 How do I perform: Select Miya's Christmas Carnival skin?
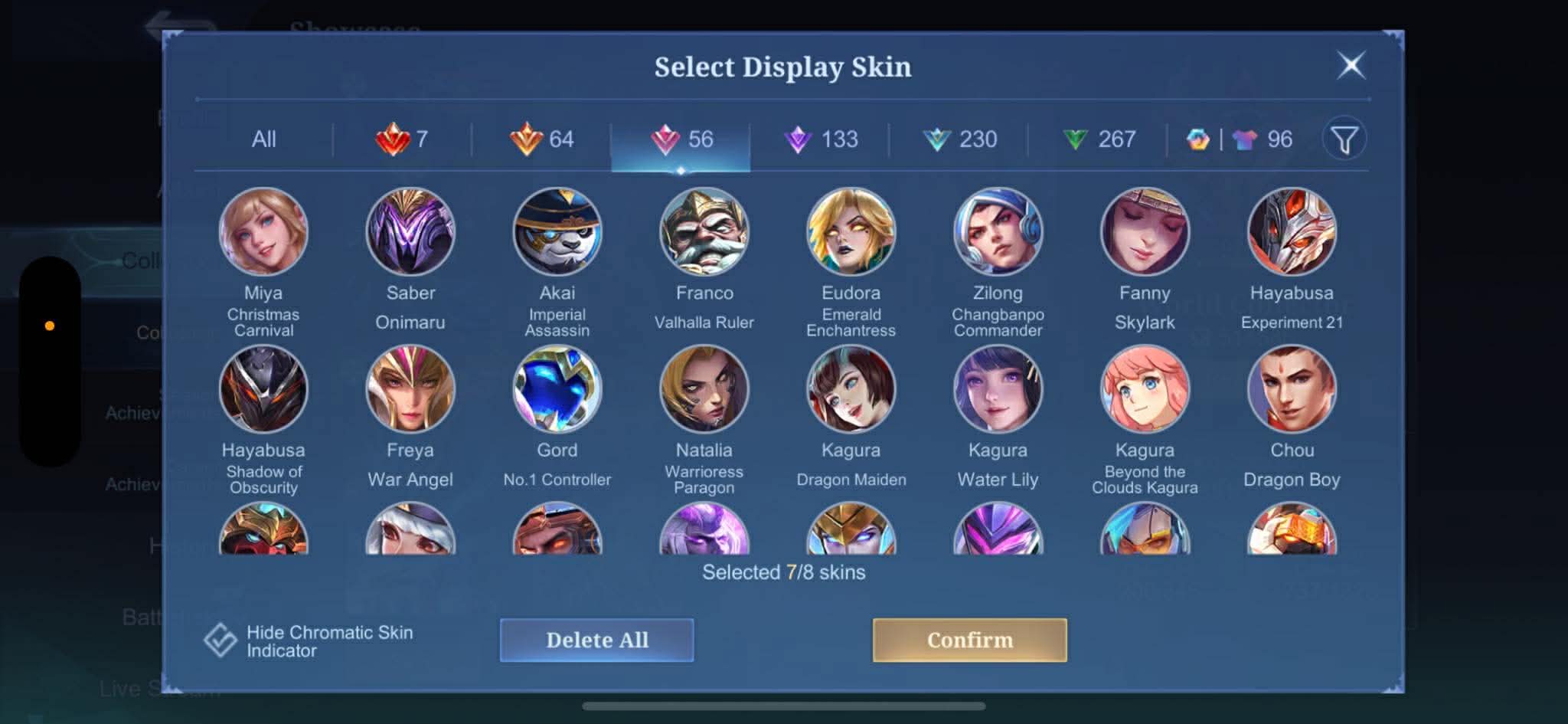tap(263, 232)
